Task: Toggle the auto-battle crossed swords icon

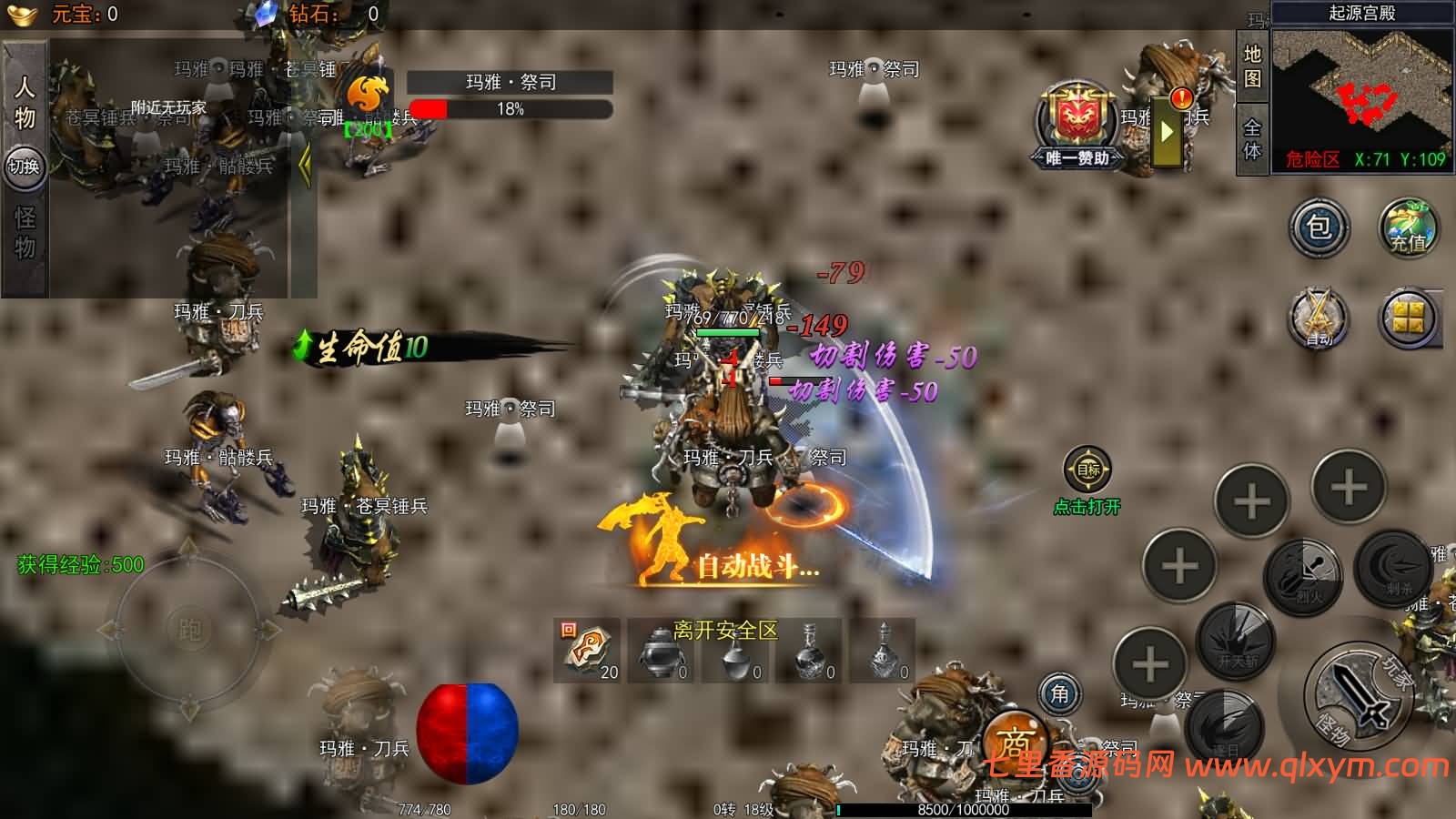Action: tap(1319, 318)
